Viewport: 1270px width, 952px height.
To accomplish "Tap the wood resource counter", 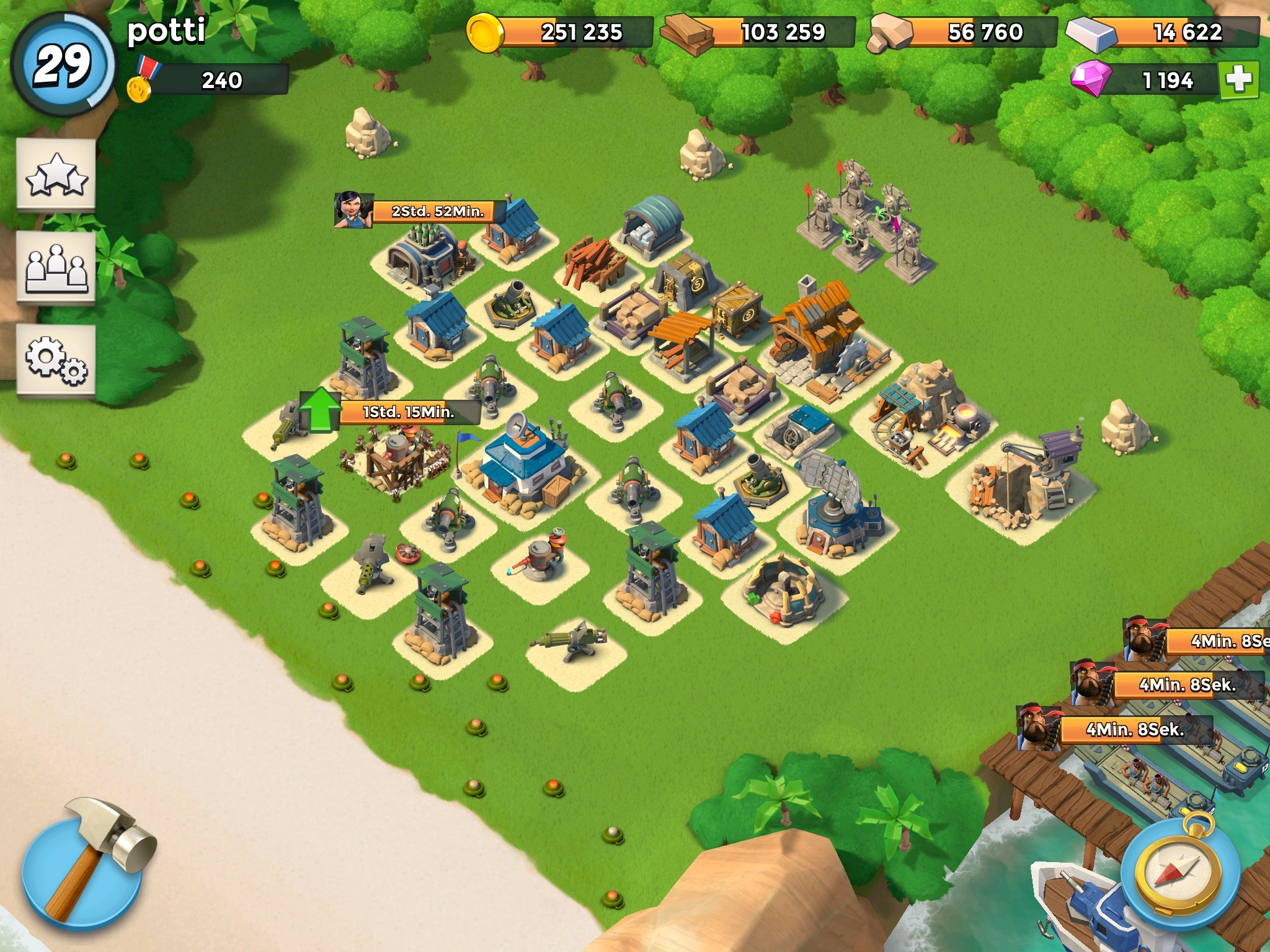I will coord(760,32).
